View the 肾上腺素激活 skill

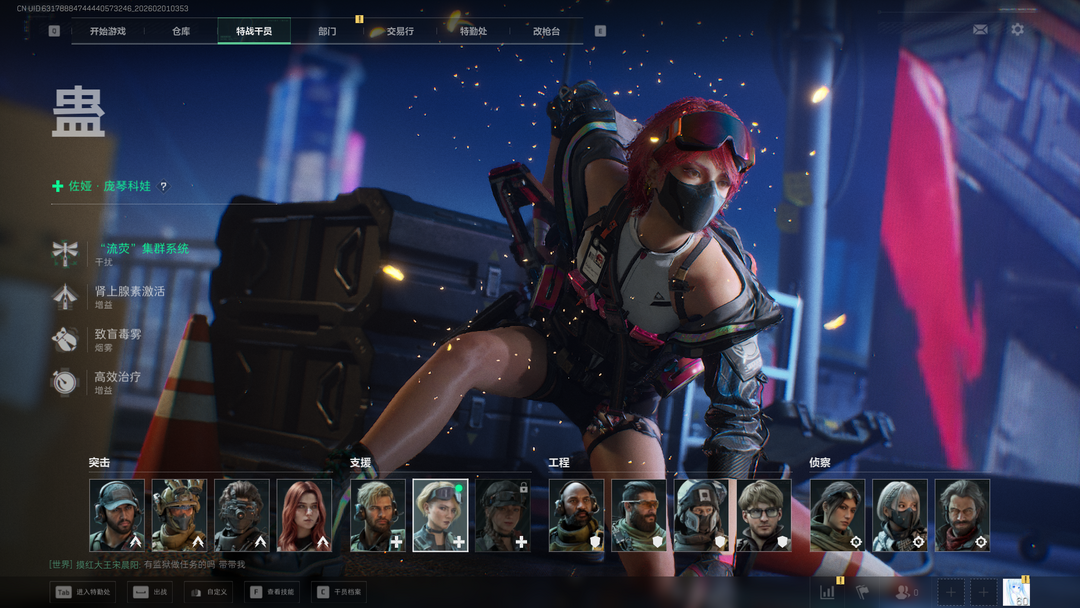point(129,291)
